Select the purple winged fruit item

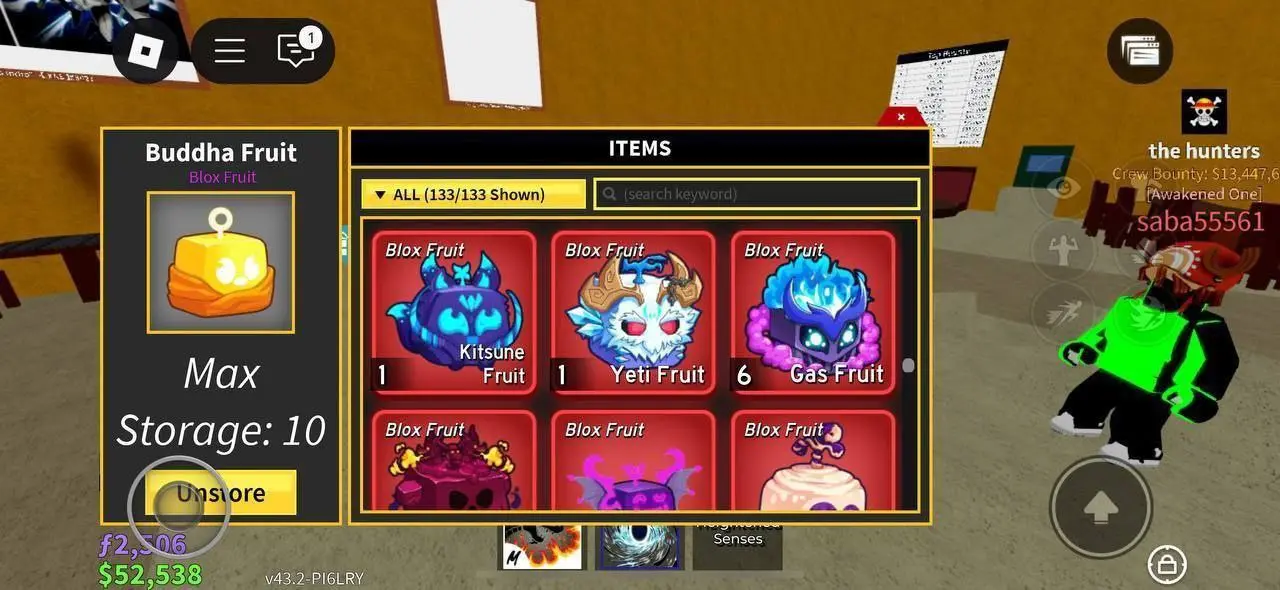[633, 462]
